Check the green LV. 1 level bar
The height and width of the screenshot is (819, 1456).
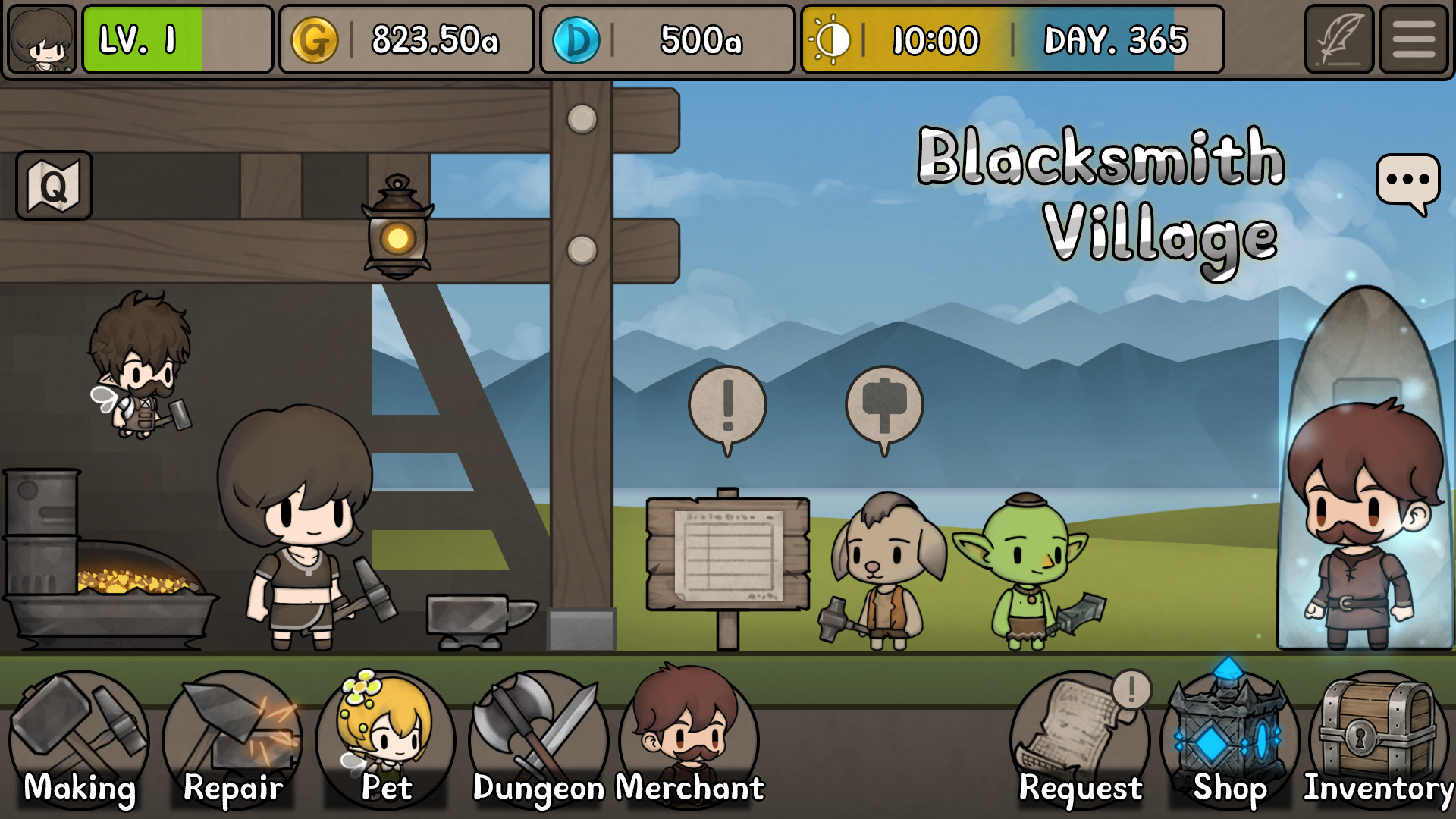coord(146,39)
